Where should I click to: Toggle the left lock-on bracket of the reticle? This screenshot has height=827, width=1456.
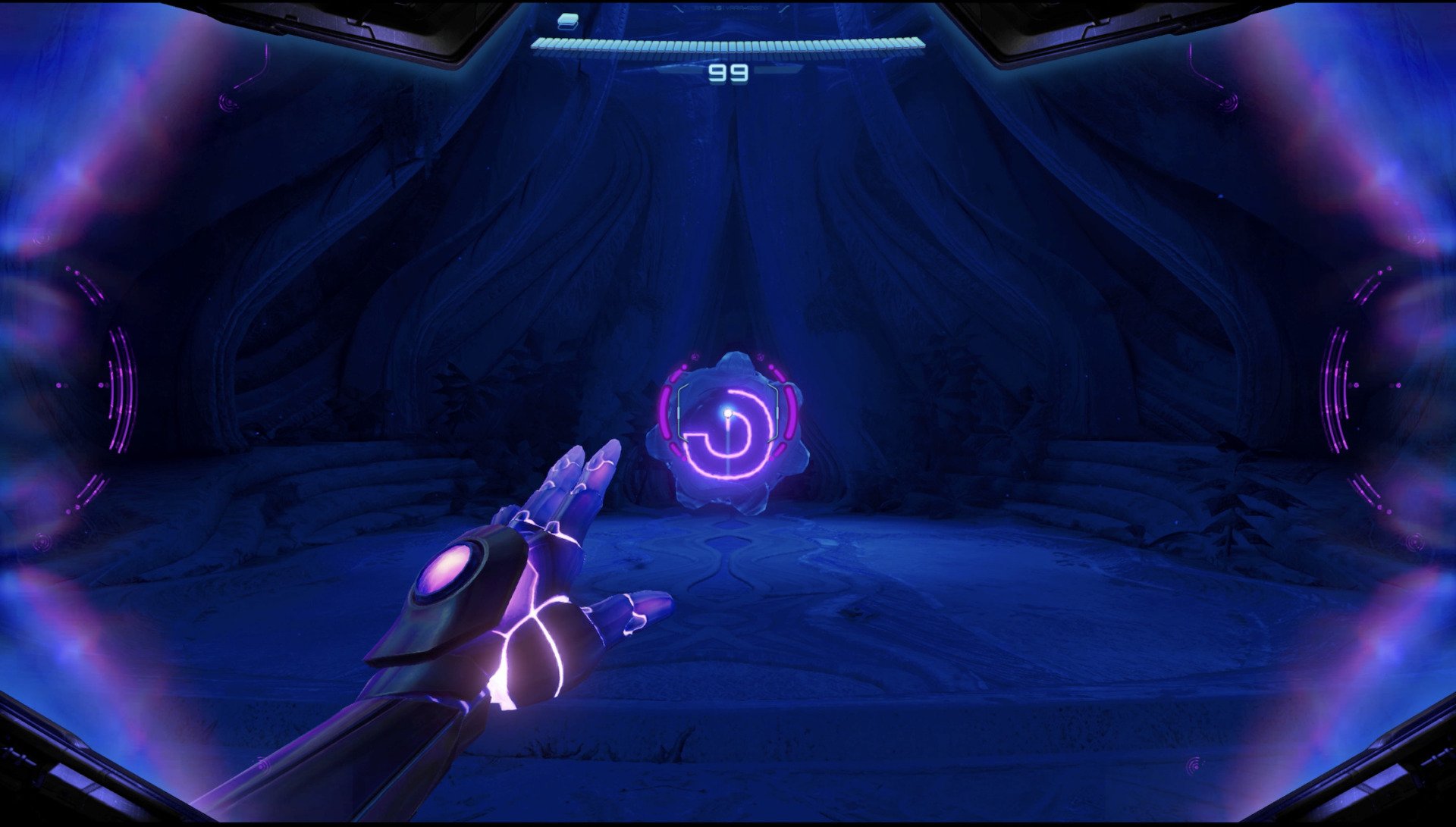[x=679, y=411]
